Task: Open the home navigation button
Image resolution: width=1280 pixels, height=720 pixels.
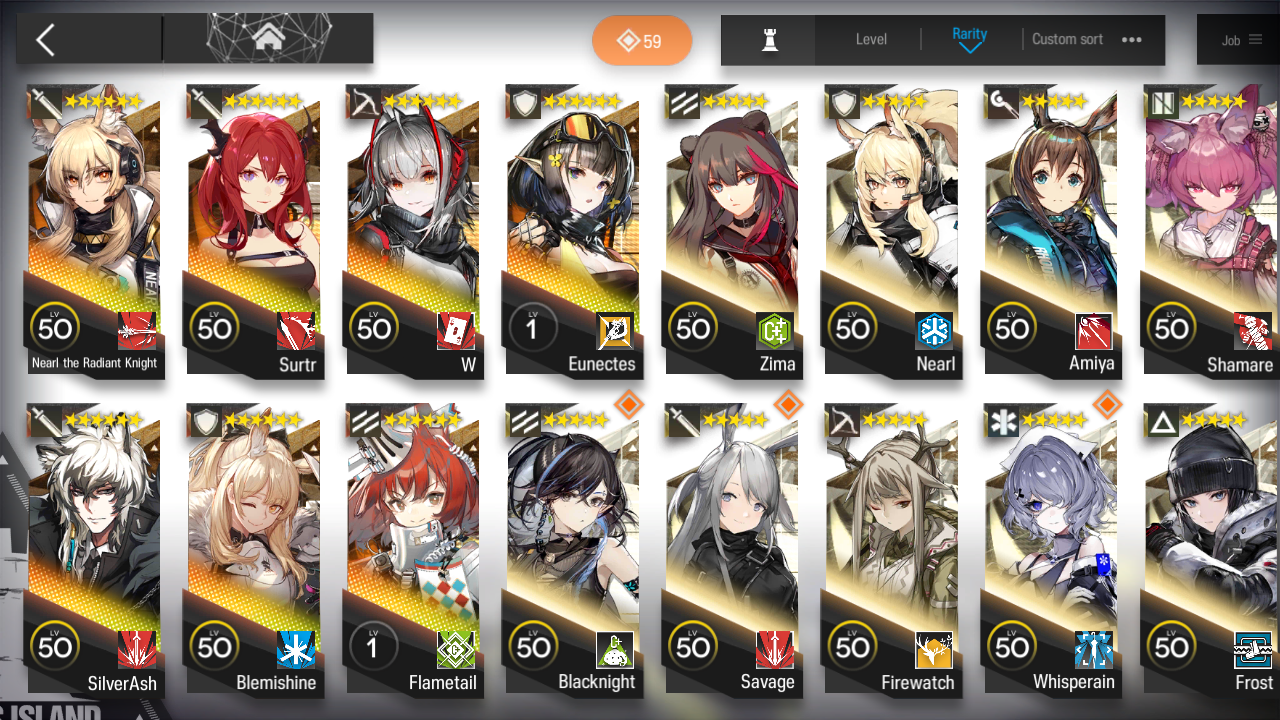Action: tap(267, 39)
